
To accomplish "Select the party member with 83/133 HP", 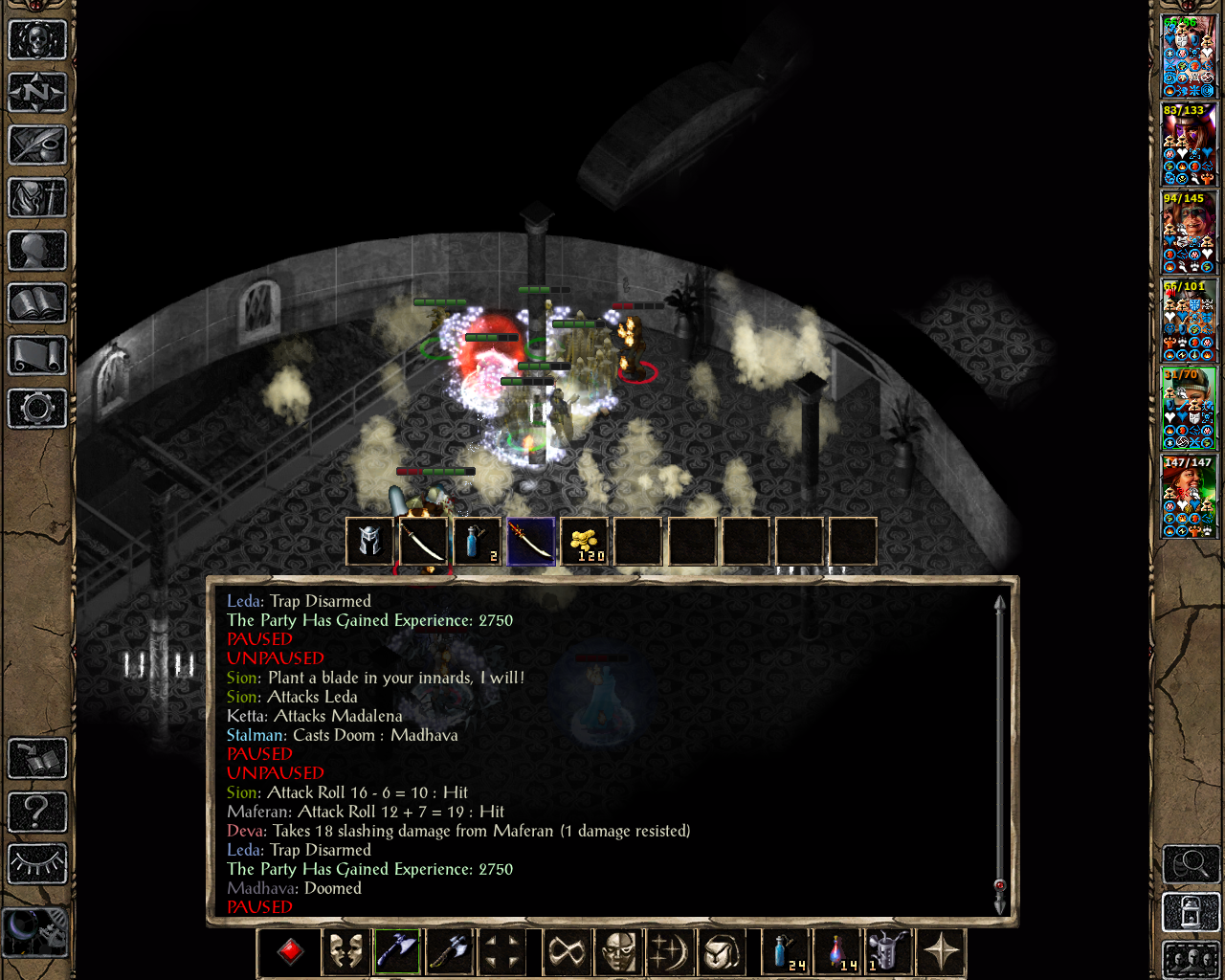I will pos(1188,145).
